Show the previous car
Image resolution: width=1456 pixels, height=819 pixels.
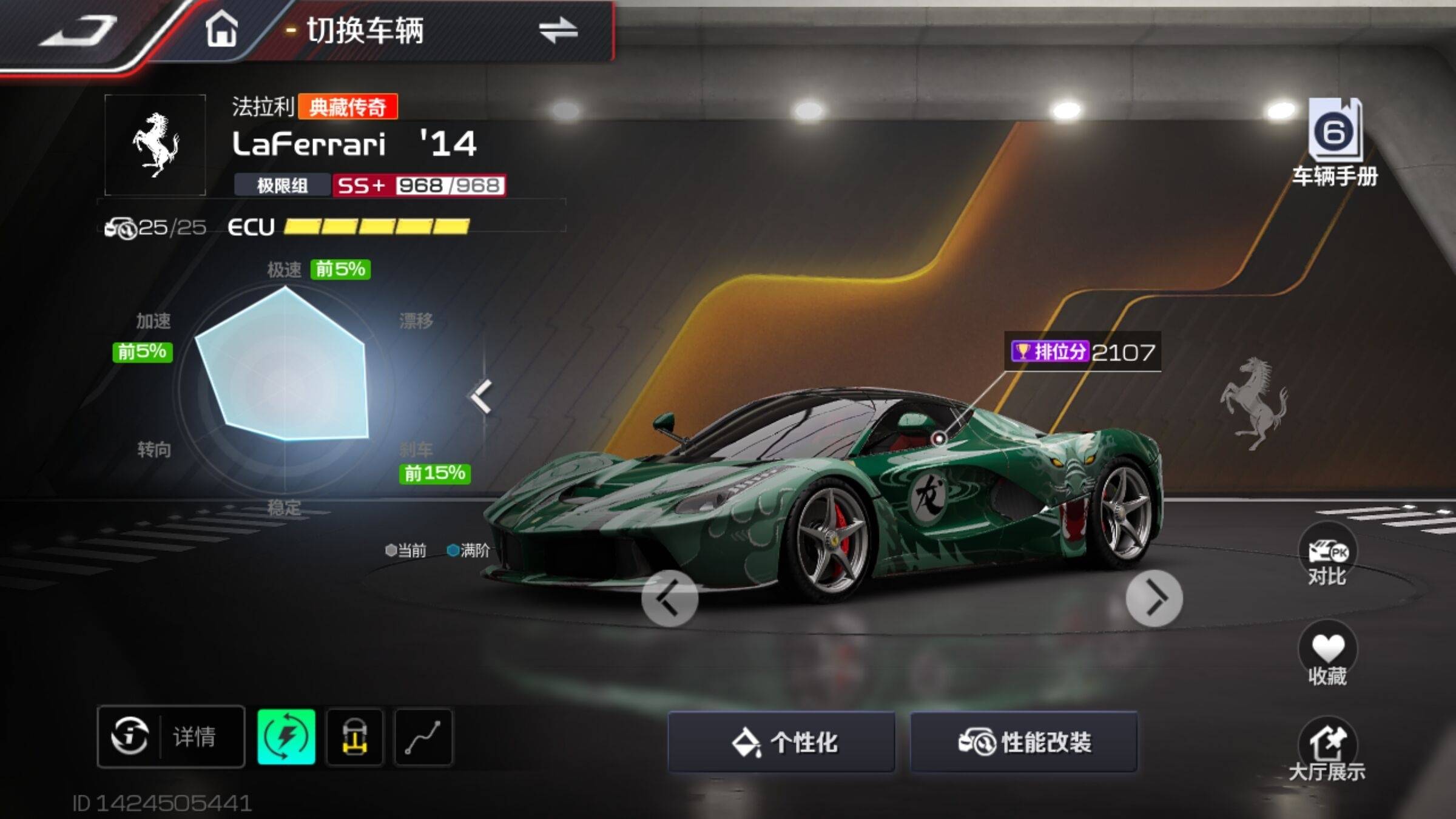click(670, 598)
